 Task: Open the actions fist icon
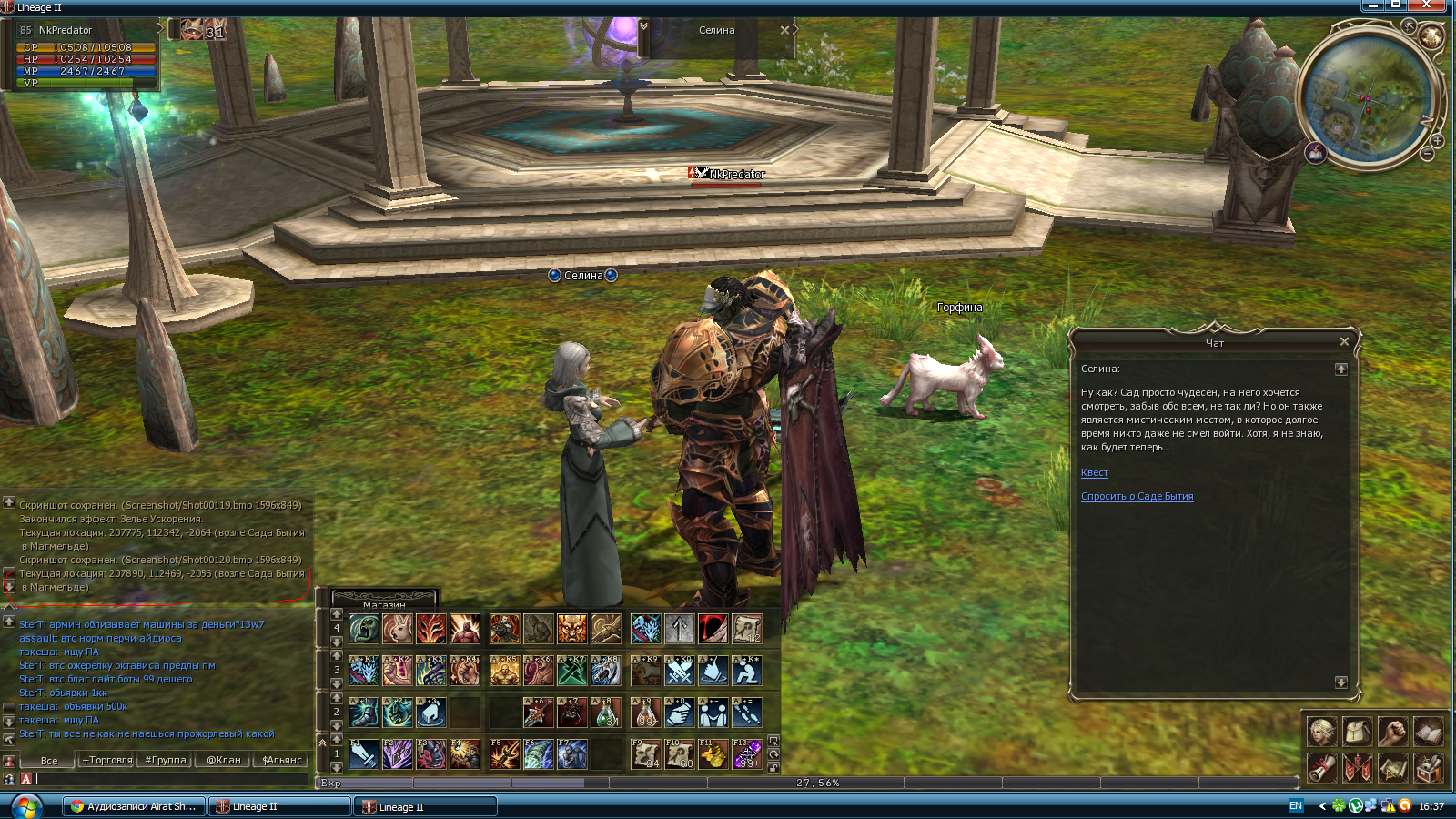[1392, 731]
